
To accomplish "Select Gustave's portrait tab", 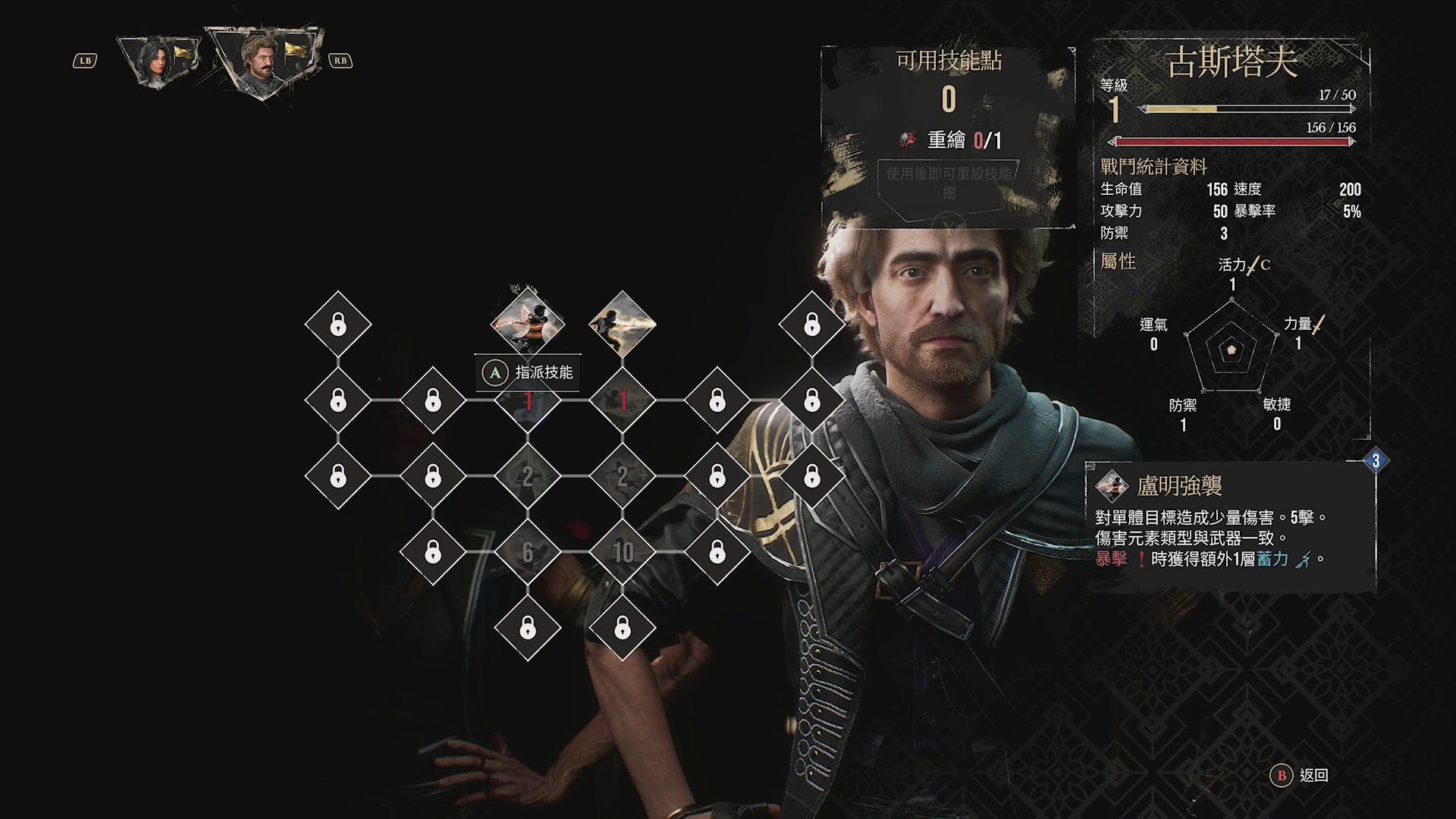I will click(262, 62).
